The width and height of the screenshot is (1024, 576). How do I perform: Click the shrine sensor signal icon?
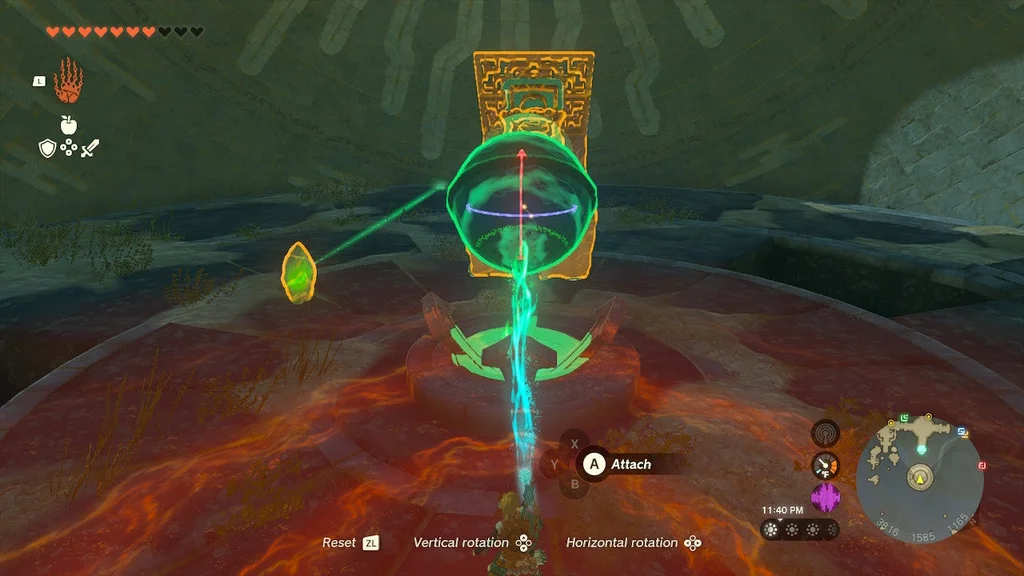[825, 433]
